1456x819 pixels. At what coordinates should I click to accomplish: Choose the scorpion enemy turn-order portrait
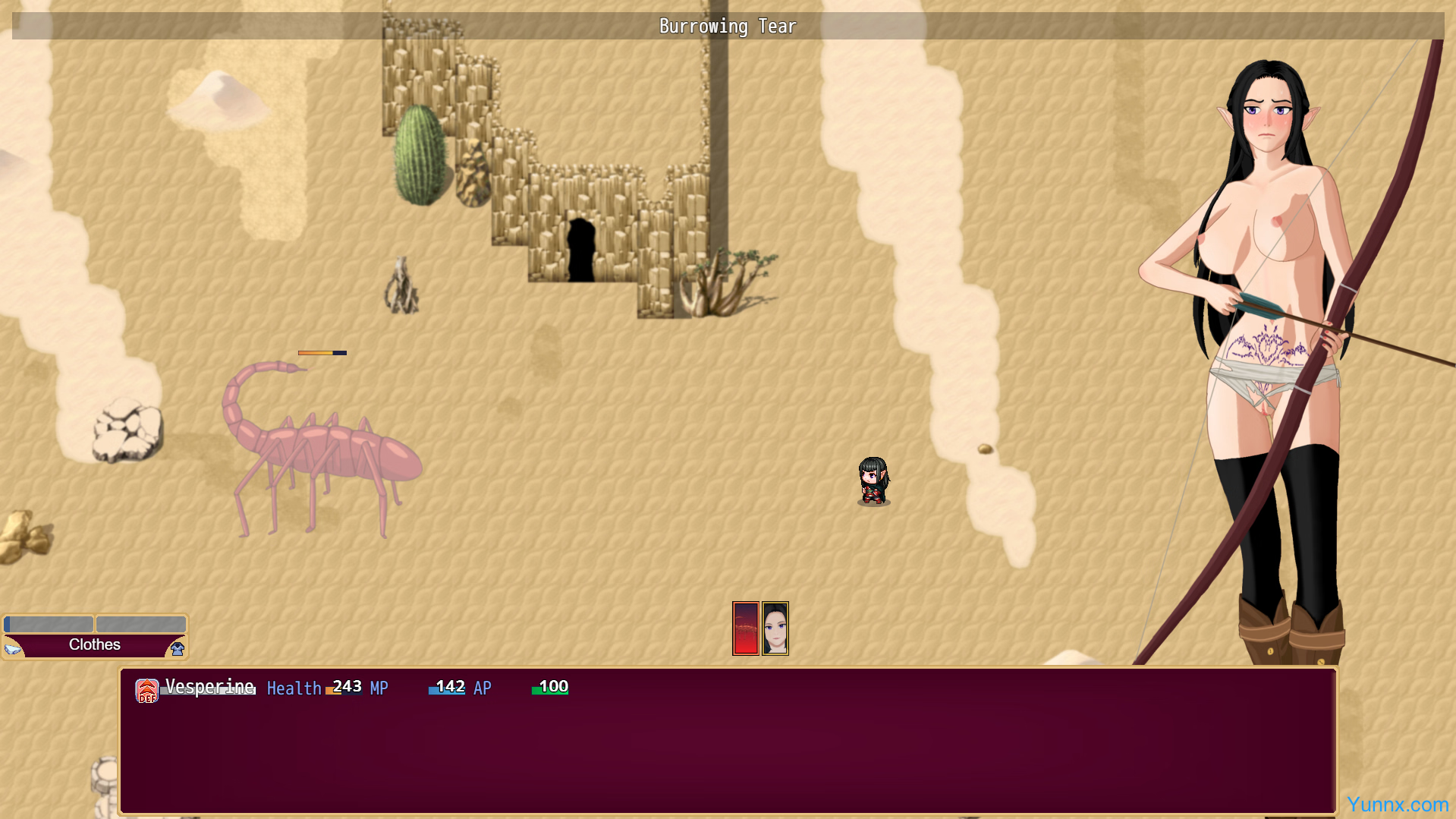coord(745,628)
